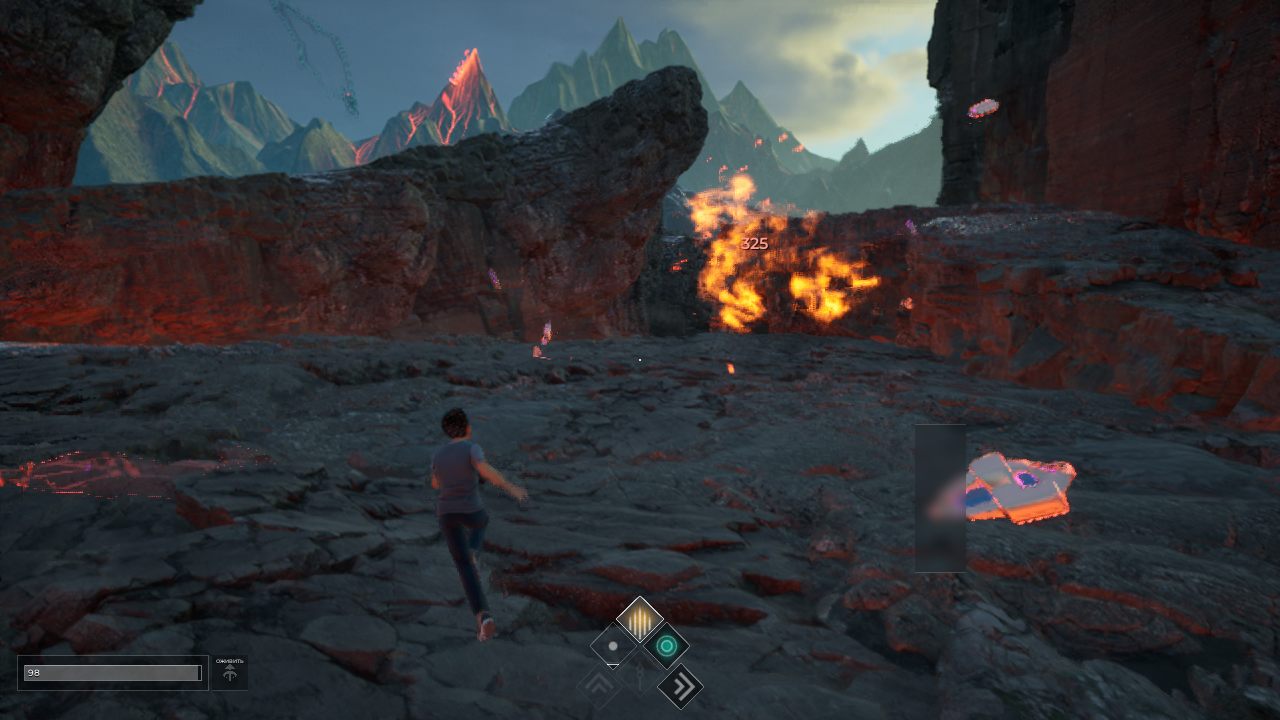
Task: Choose the grey dot ability diamond
Action: 613,646
